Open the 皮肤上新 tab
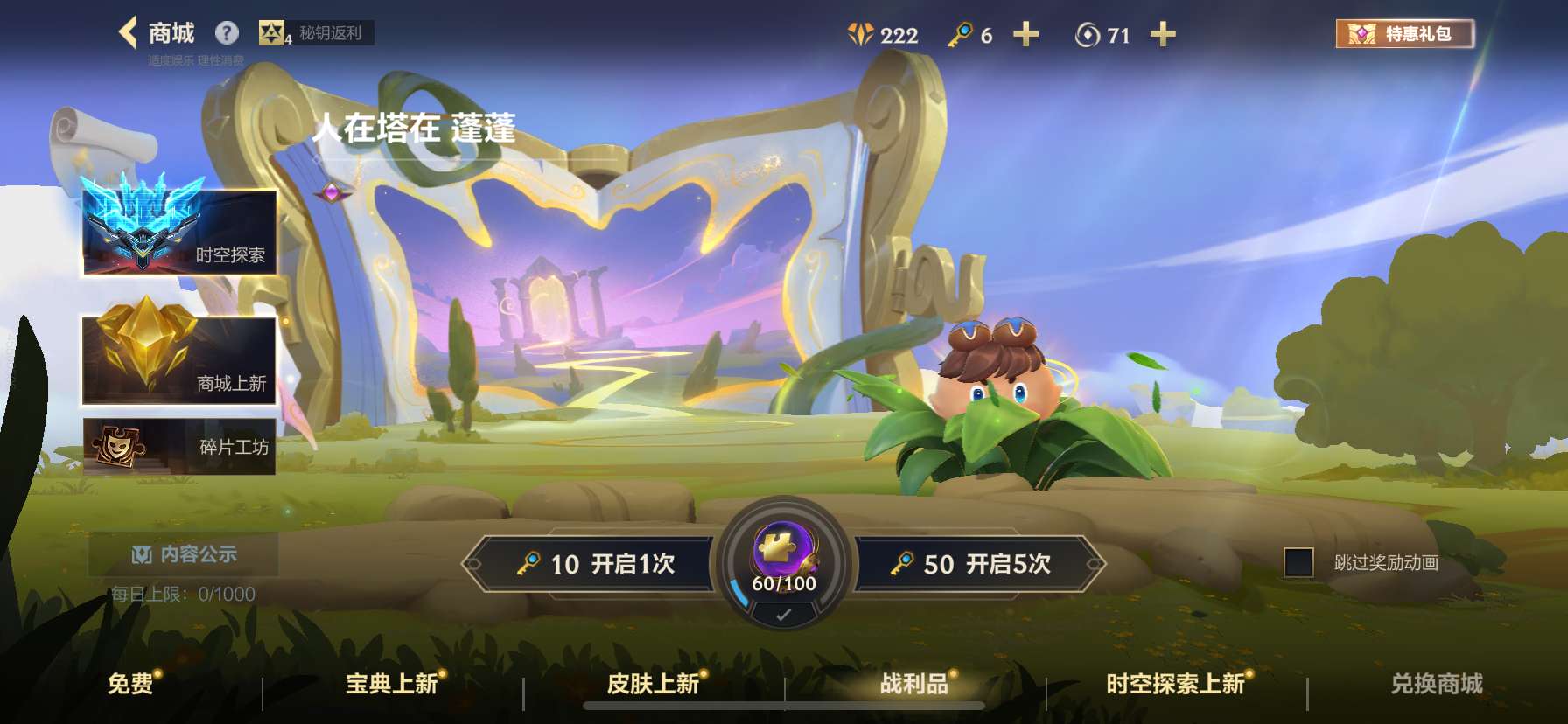 click(x=652, y=686)
